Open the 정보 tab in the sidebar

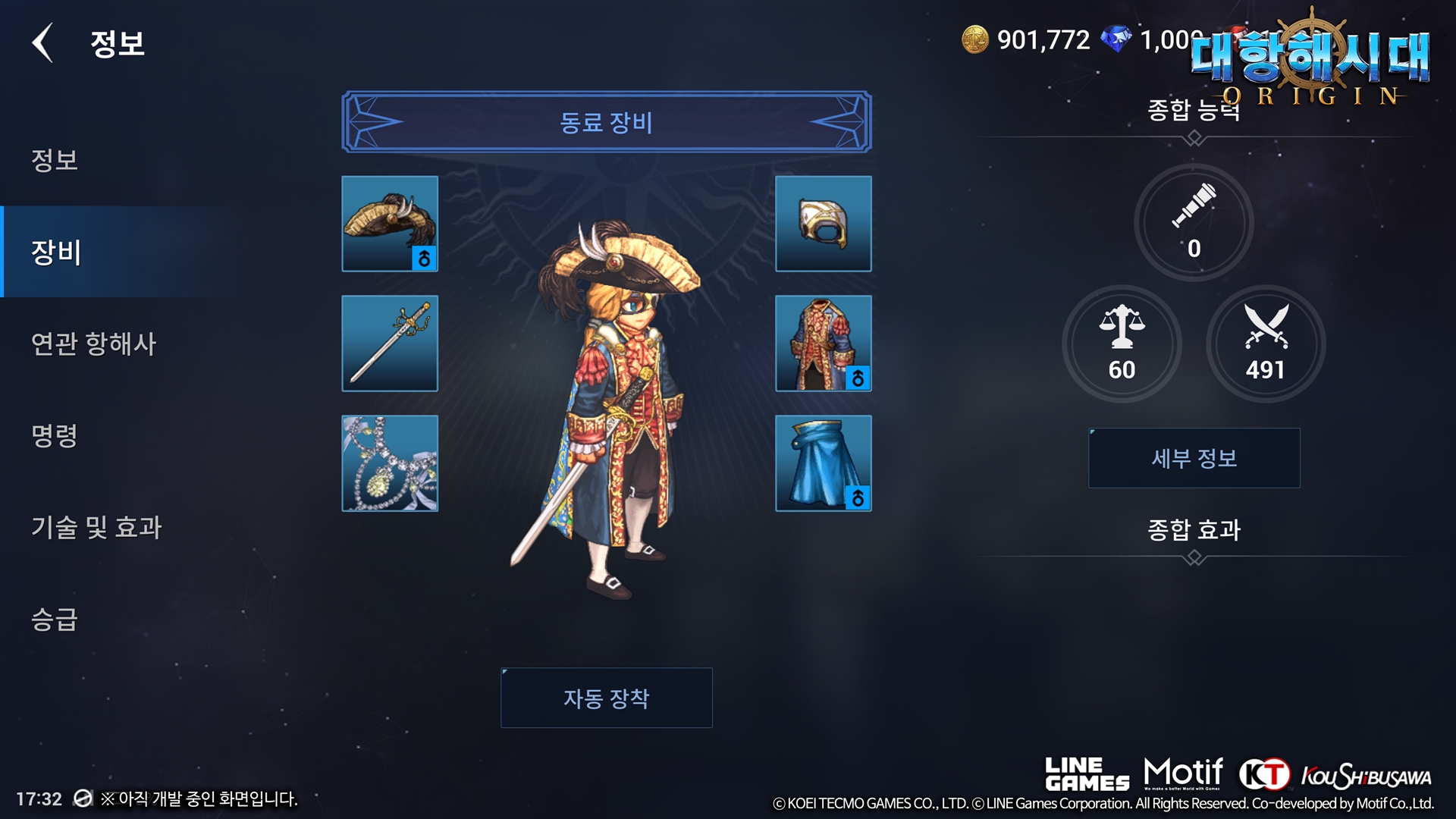click(x=55, y=160)
